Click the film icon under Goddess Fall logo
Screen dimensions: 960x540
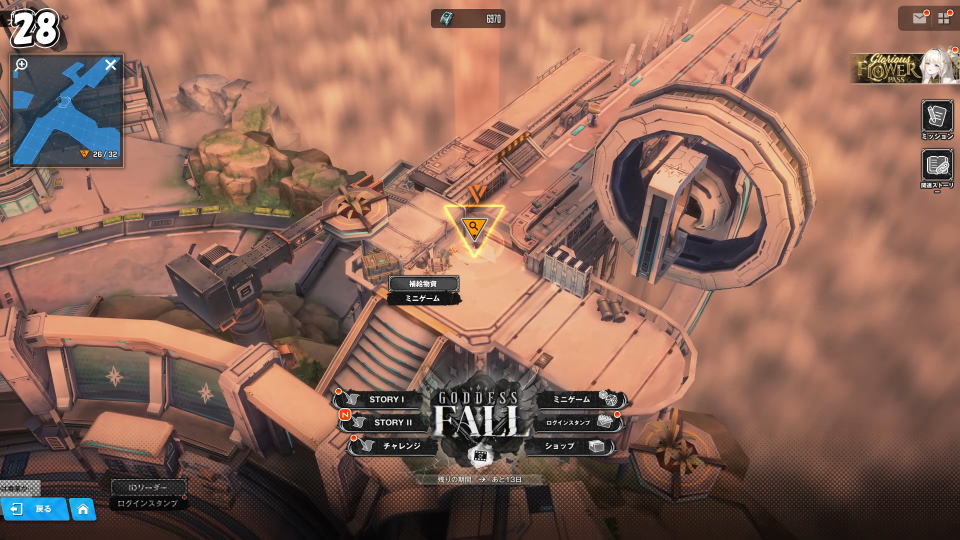point(479,455)
